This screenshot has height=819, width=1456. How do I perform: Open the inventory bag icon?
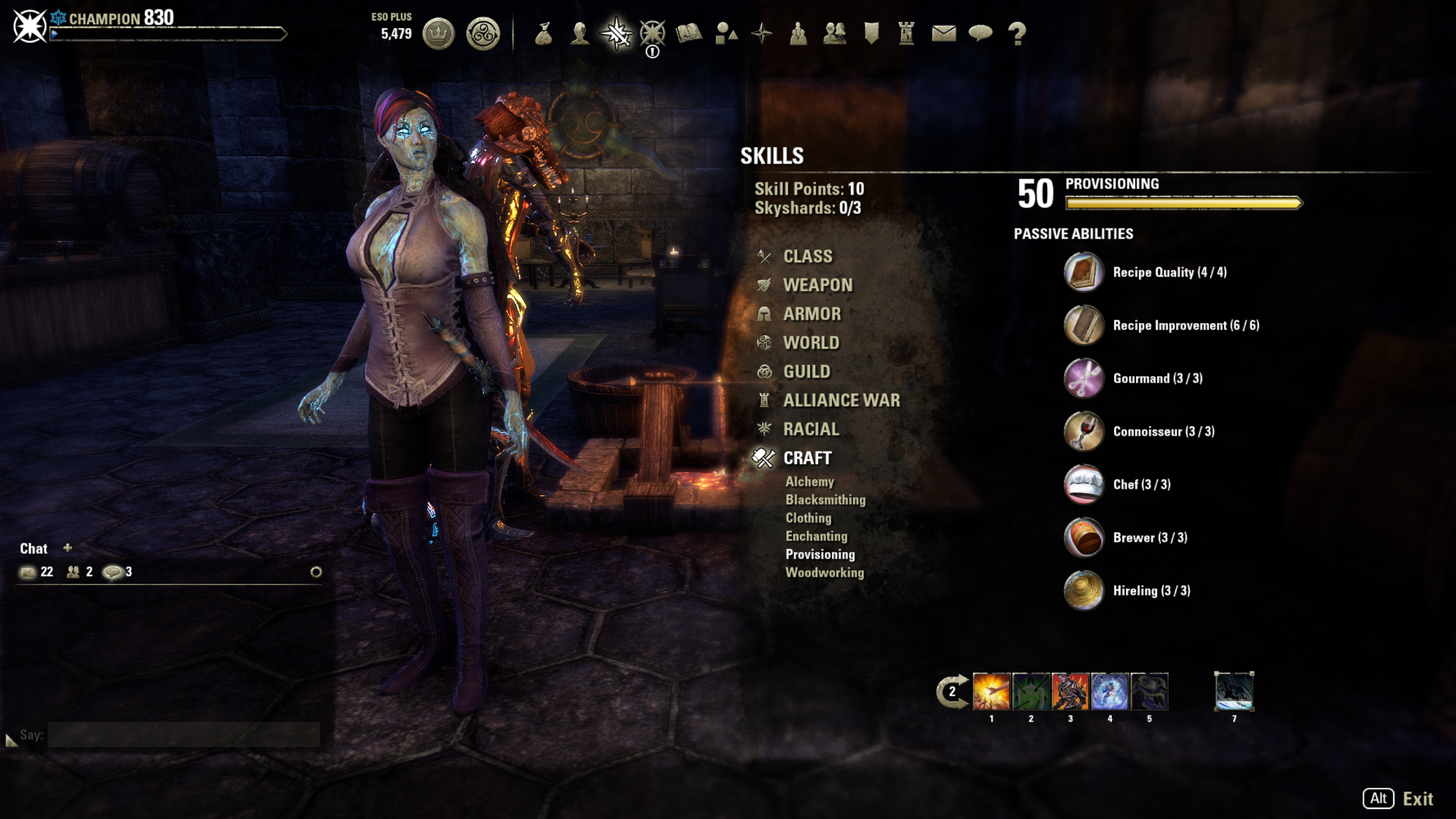point(544,33)
